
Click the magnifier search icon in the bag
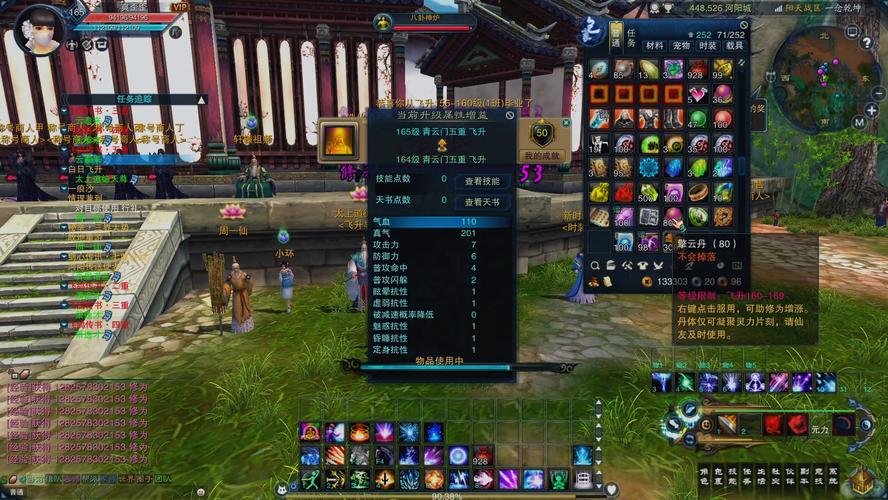click(x=596, y=266)
